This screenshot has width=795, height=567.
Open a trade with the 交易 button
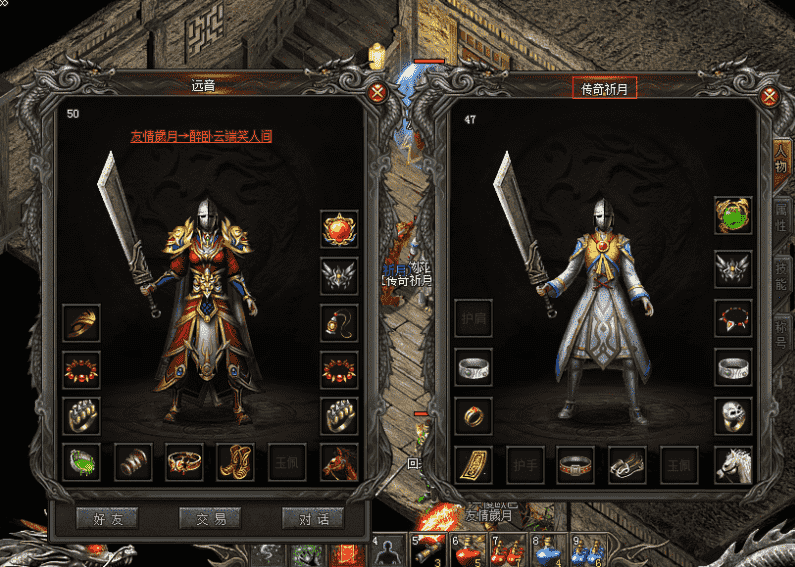(x=210, y=518)
